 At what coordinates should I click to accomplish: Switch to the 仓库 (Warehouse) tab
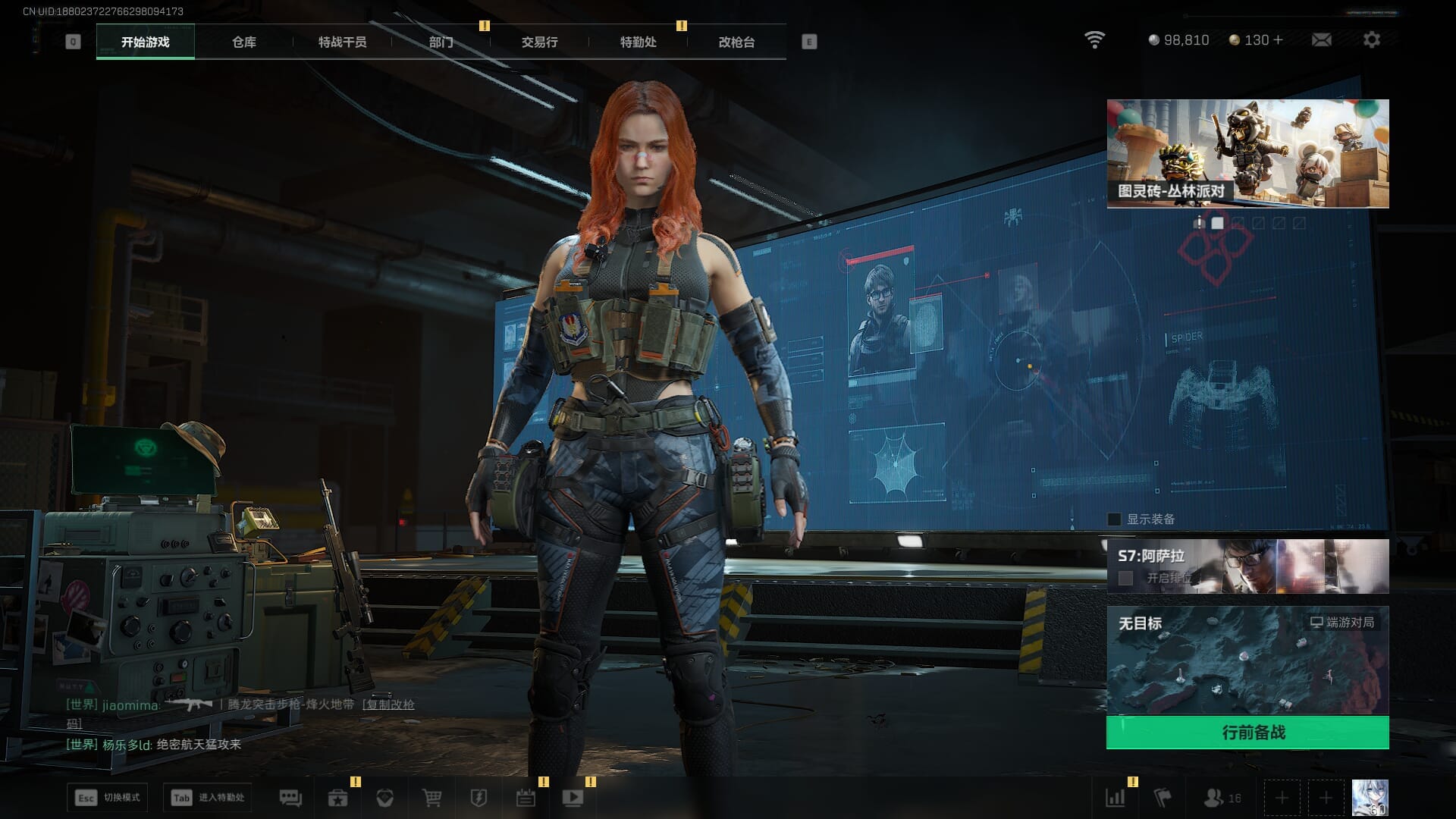coord(243,42)
